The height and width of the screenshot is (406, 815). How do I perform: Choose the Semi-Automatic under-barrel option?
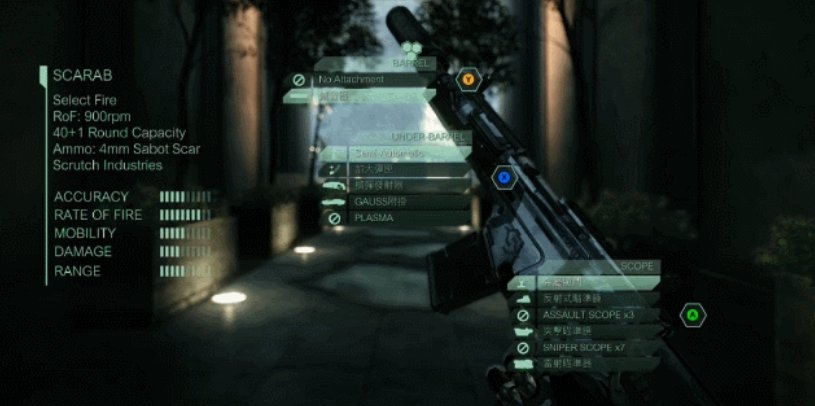pos(395,154)
